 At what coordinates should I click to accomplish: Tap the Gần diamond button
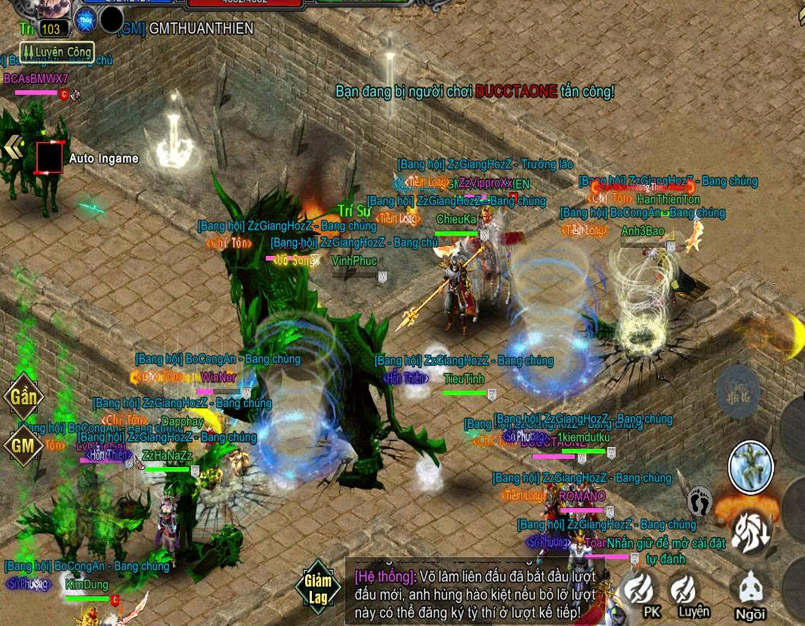(x=22, y=397)
